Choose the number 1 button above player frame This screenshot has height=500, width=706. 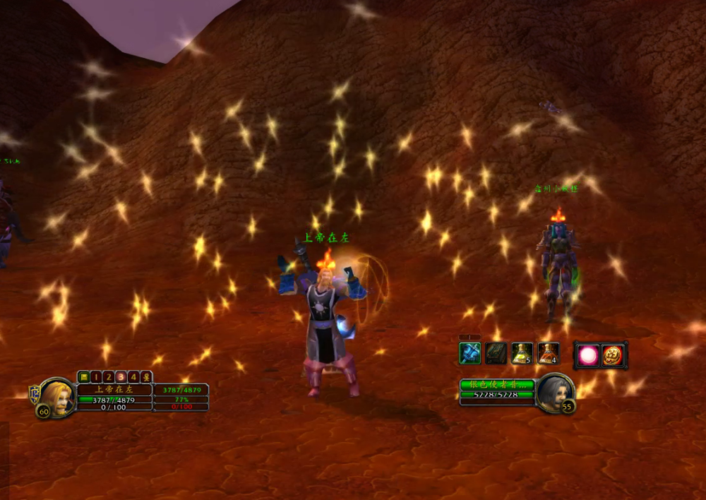click(x=97, y=376)
